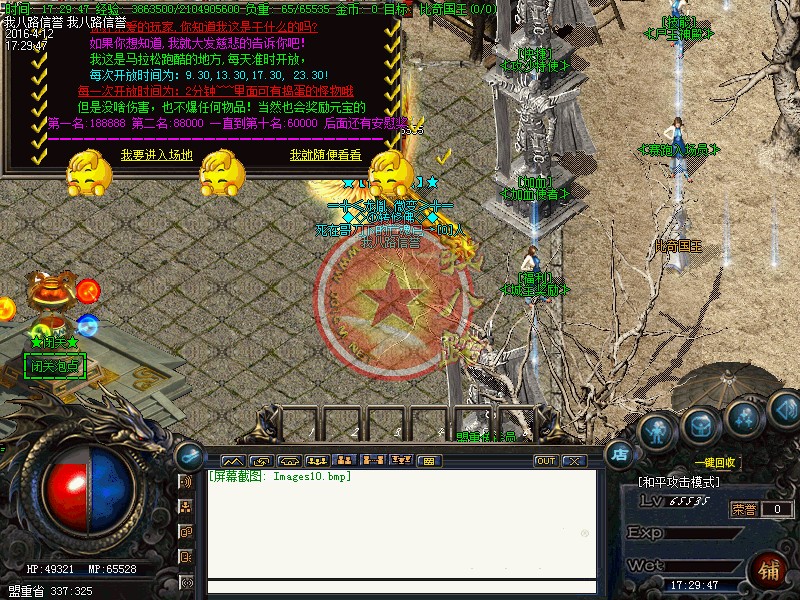The width and height of the screenshot is (800, 600).
Task: Choose the 我要进入场地 dialogue option
Action: tap(156, 155)
